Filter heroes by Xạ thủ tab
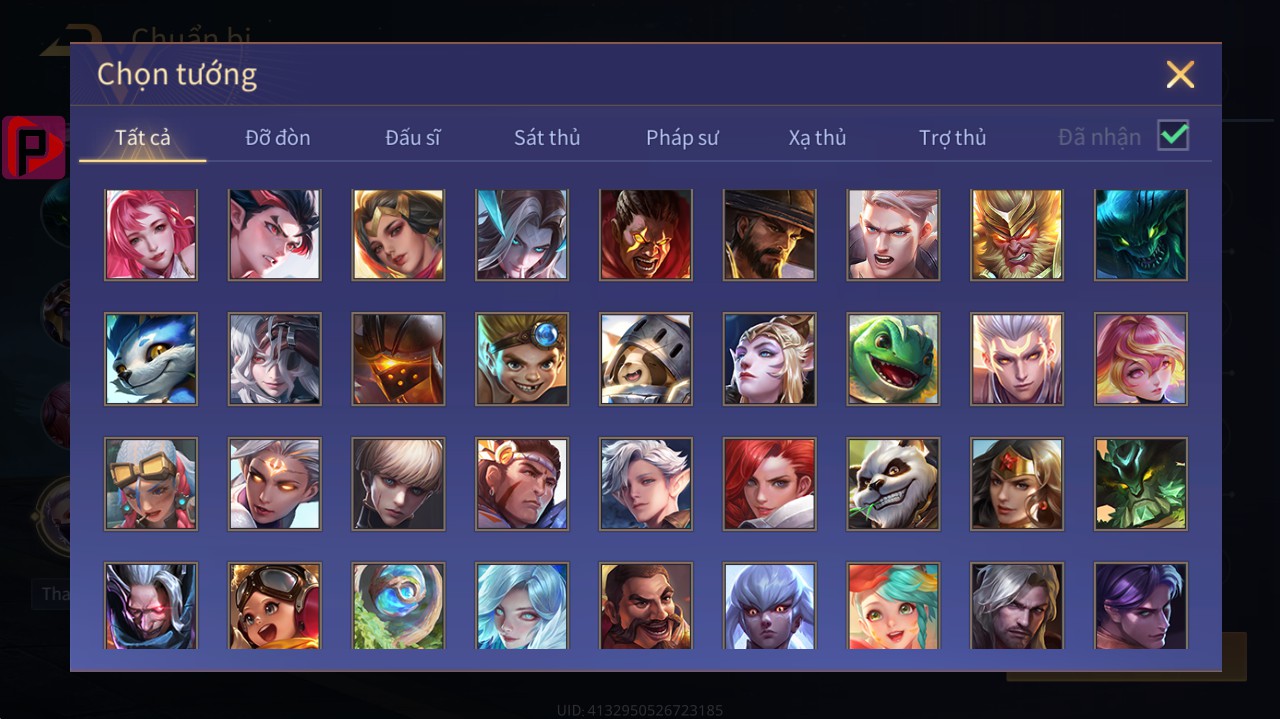Viewport: 1280px width, 719px height. (817, 137)
